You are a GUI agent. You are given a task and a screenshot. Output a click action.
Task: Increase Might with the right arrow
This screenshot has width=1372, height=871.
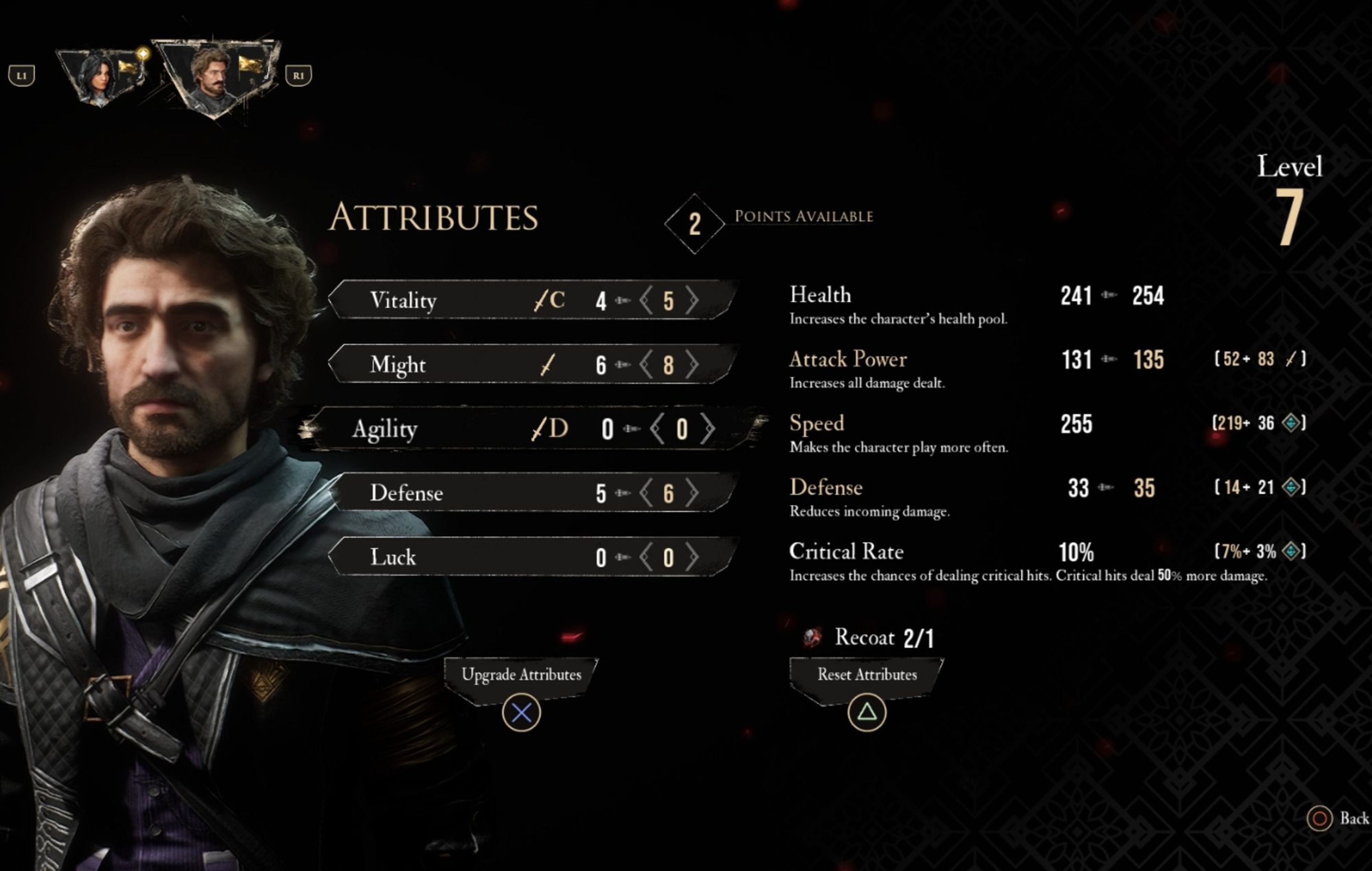pos(692,364)
